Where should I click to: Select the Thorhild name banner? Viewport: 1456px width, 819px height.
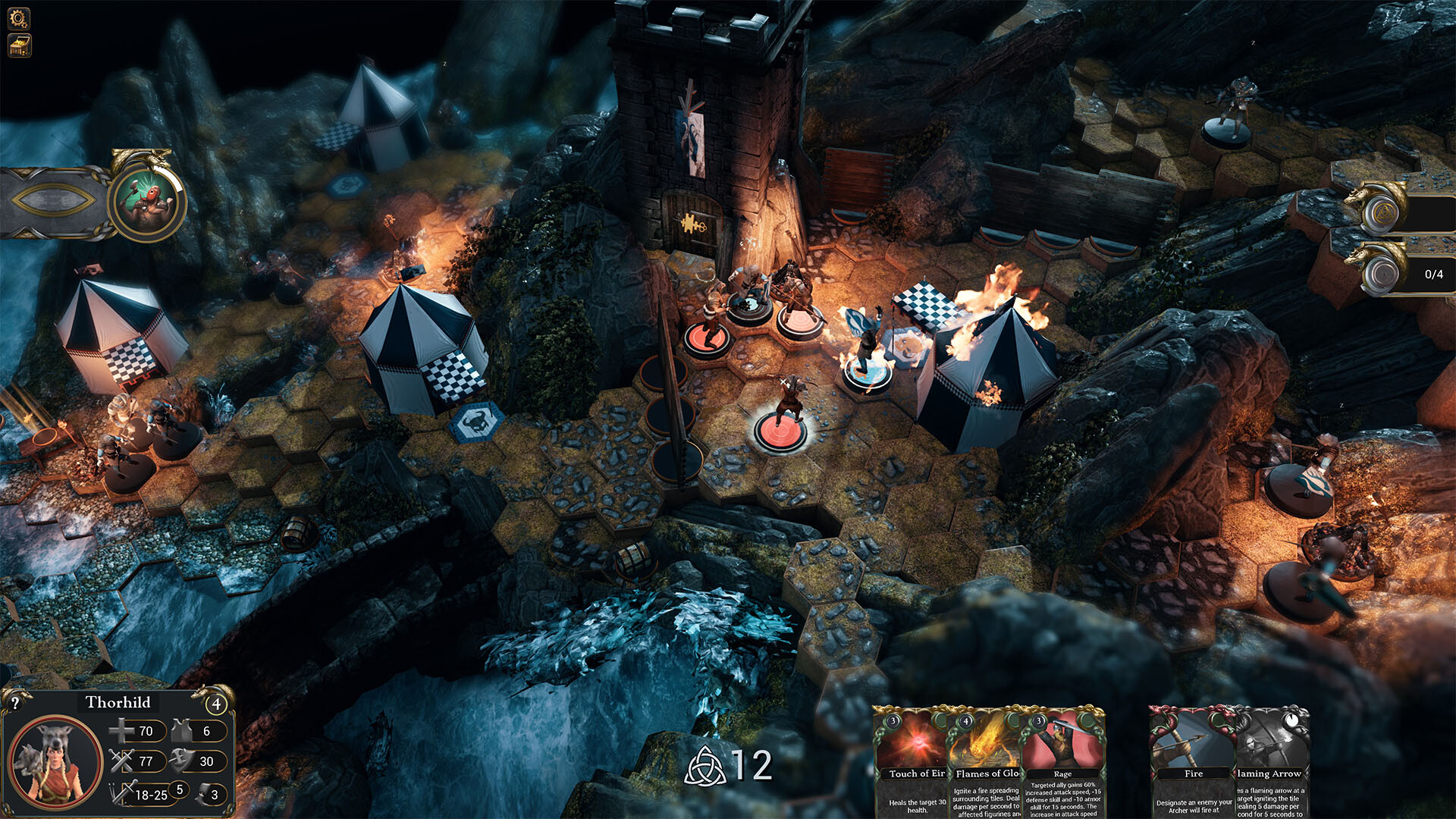click(x=118, y=703)
